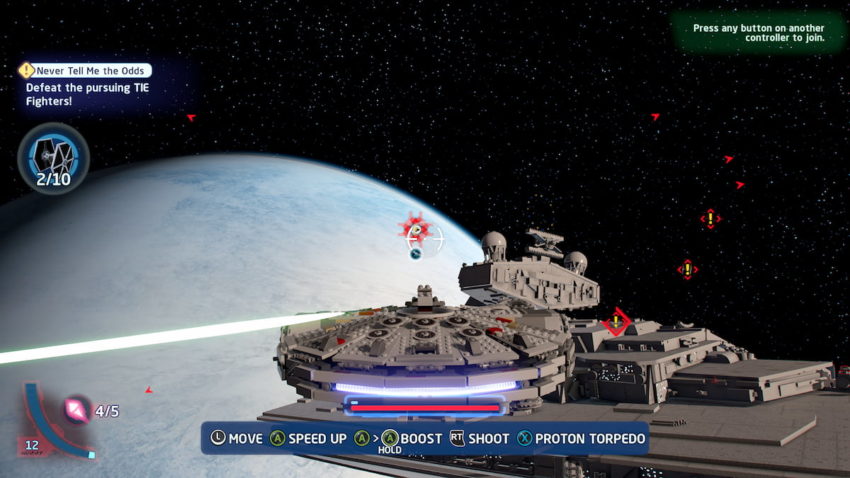
Task: Click the pink proton torpedo ammo icon
Action: click(76, 409)
